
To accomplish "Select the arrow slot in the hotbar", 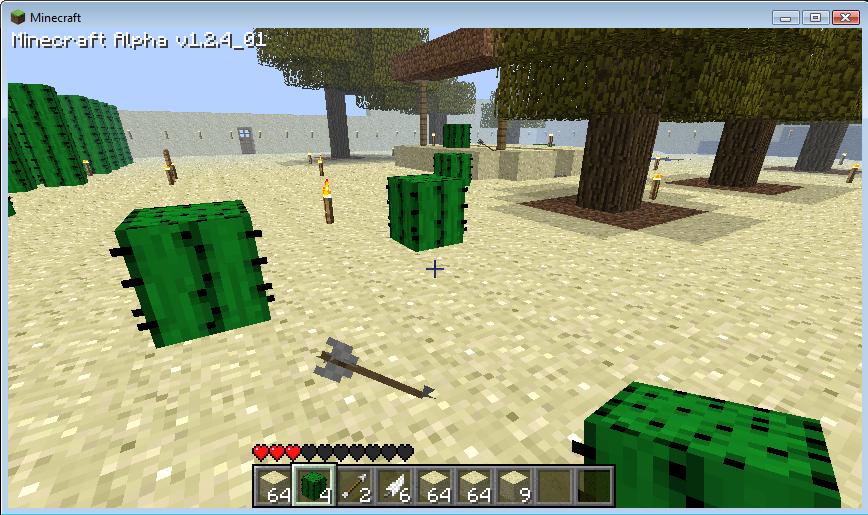I will click(354, 486).
